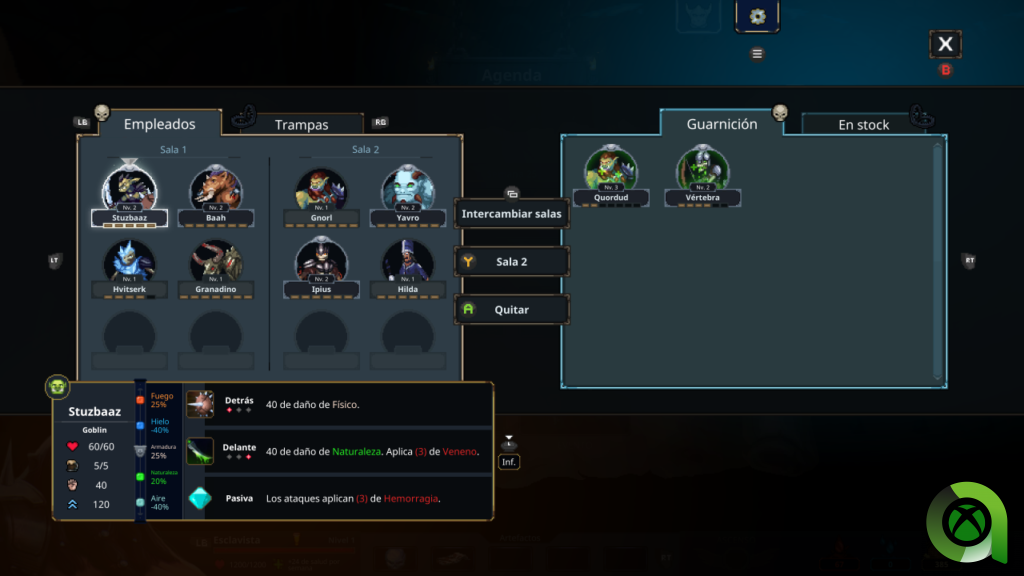Select employee Stuzbaaz
The width and height of the screenshot is (1024, 576).
point(130,190)
